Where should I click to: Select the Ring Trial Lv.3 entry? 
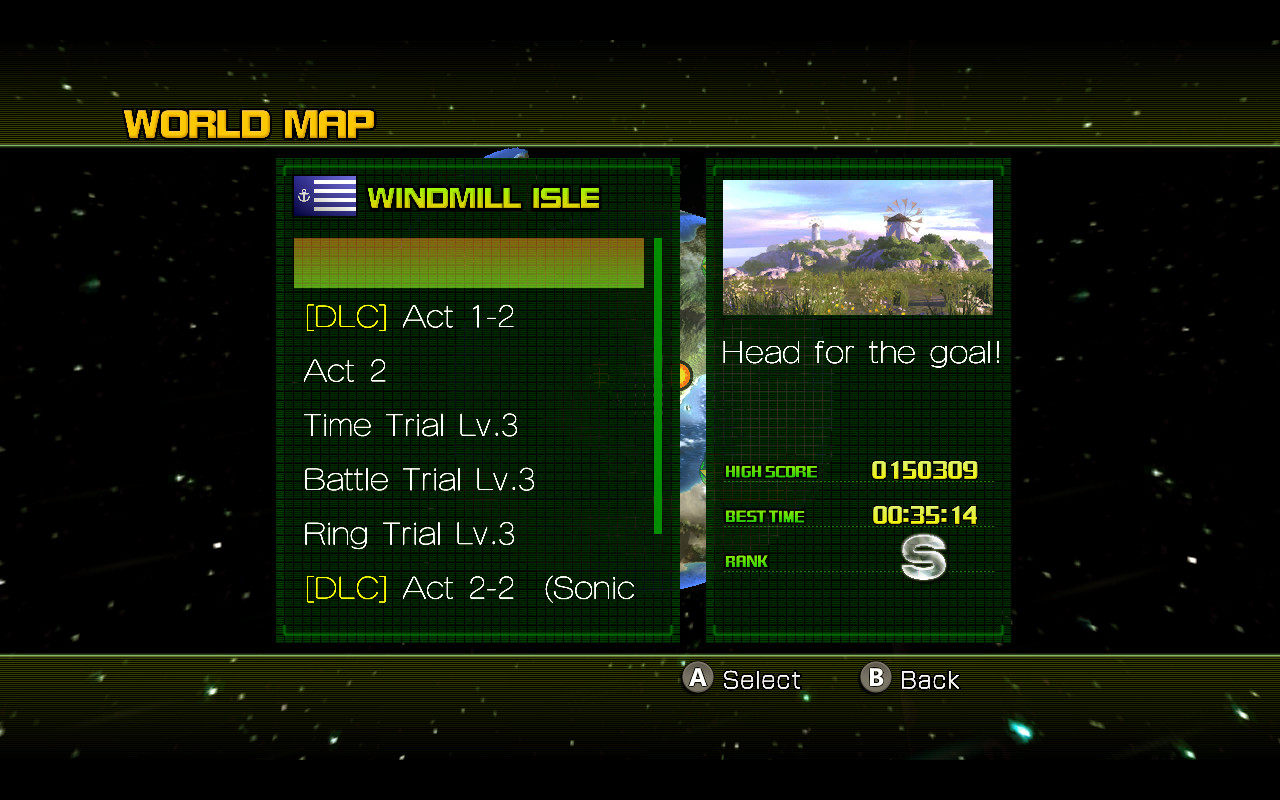409,534
